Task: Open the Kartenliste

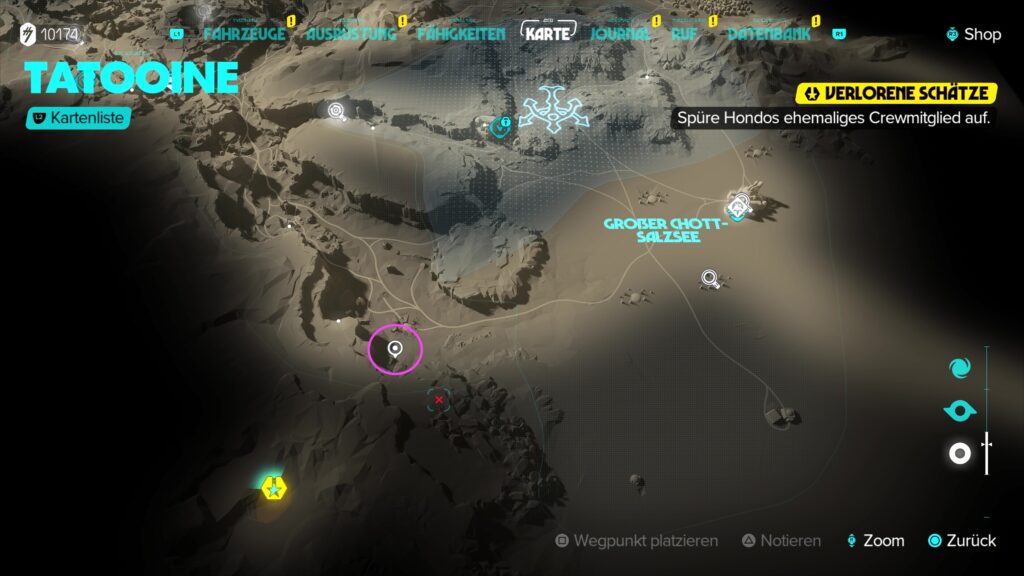Action: tap(79, 118)
